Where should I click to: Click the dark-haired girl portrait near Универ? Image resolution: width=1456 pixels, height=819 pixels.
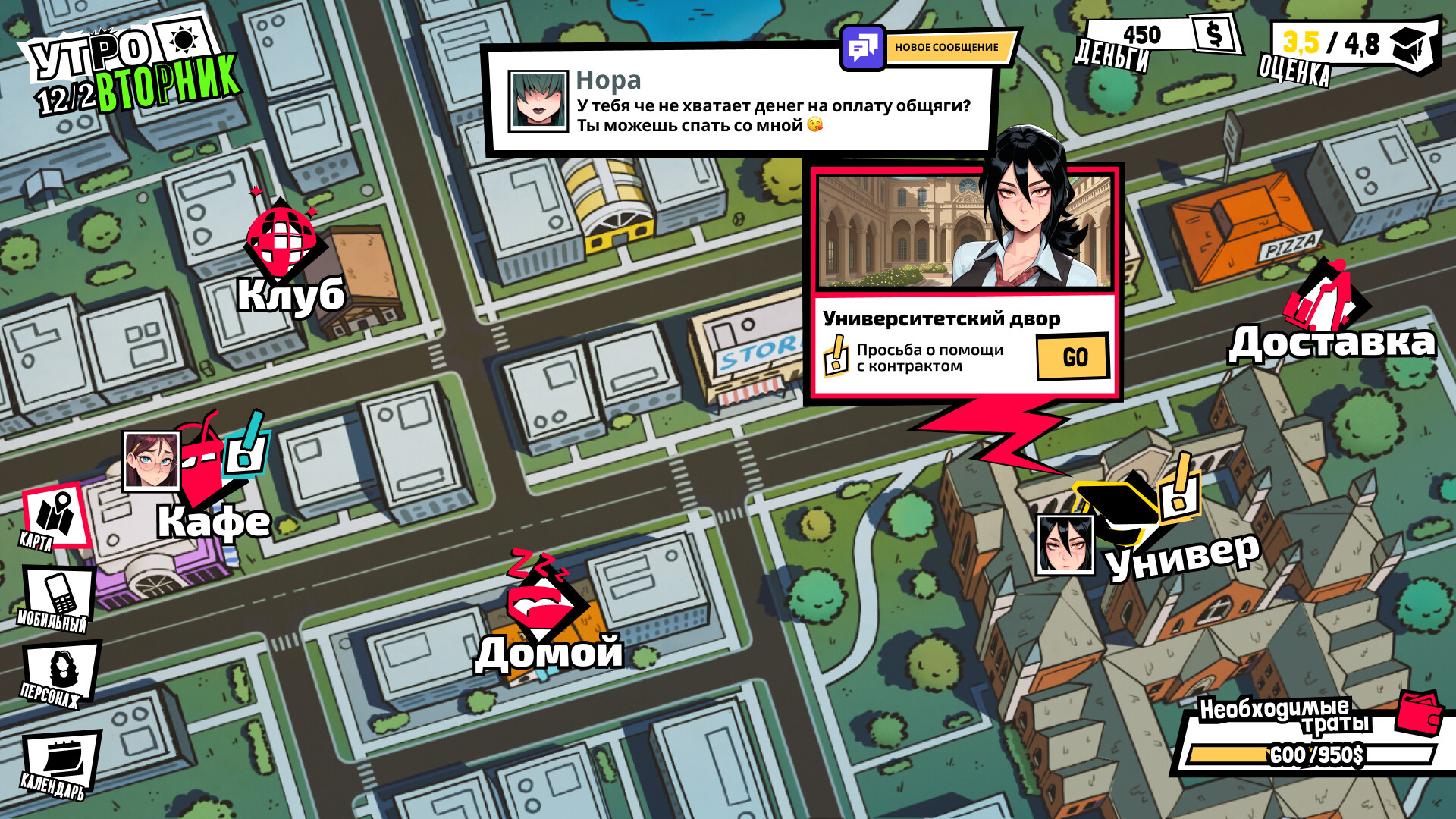pos(1065,544)
